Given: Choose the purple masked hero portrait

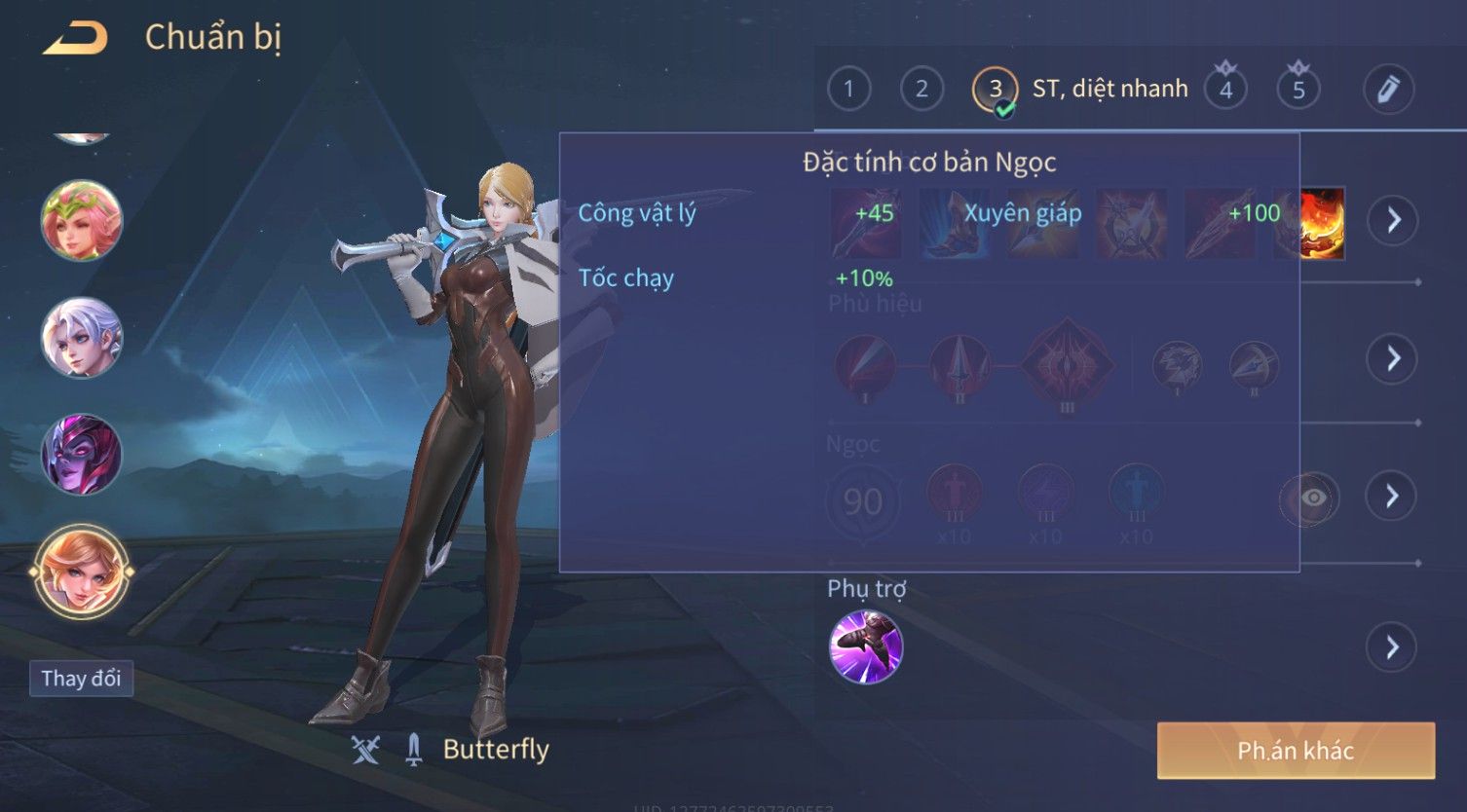Looking at the screenshot, I should (x=82, y=454).
